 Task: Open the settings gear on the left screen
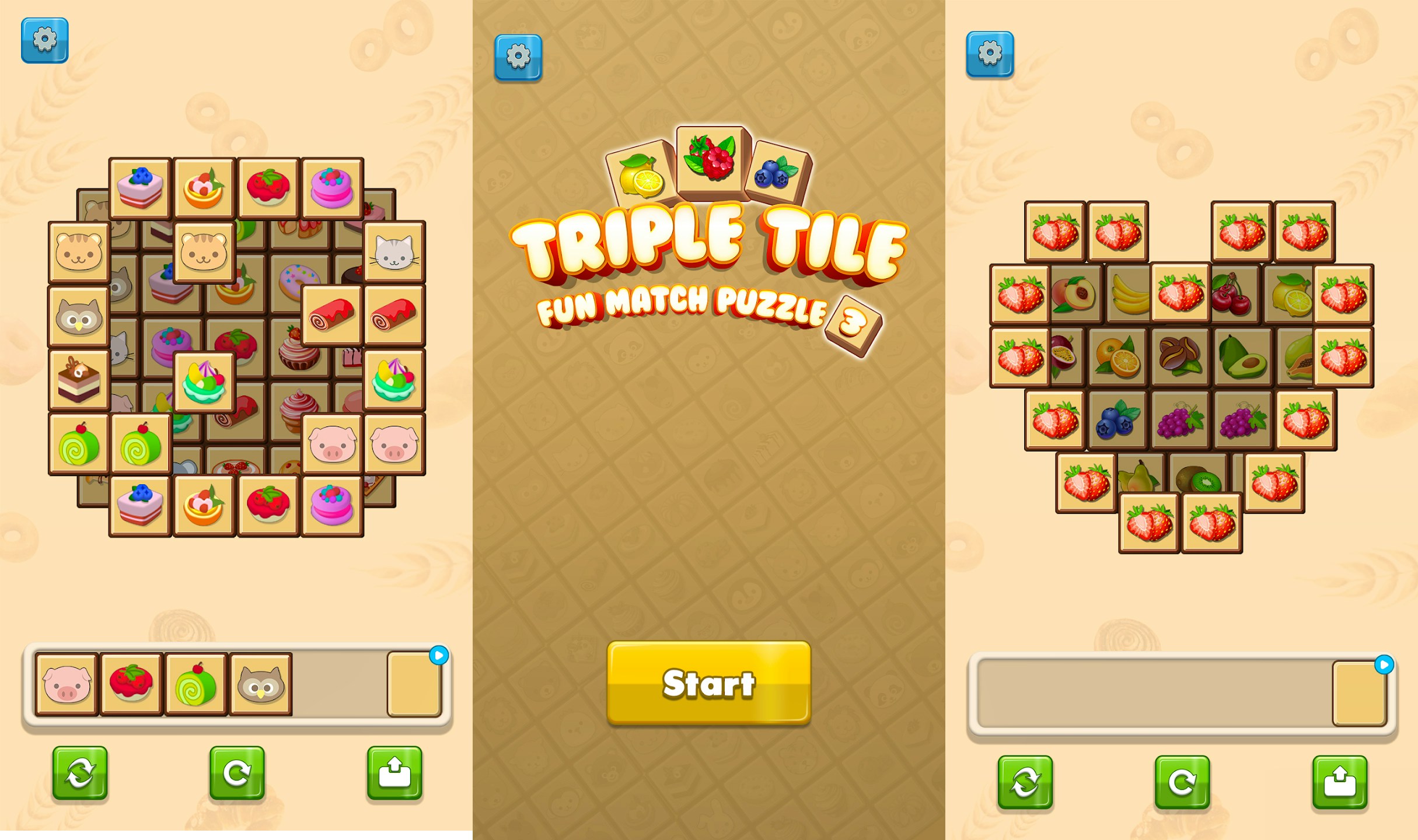coord(46,42)
